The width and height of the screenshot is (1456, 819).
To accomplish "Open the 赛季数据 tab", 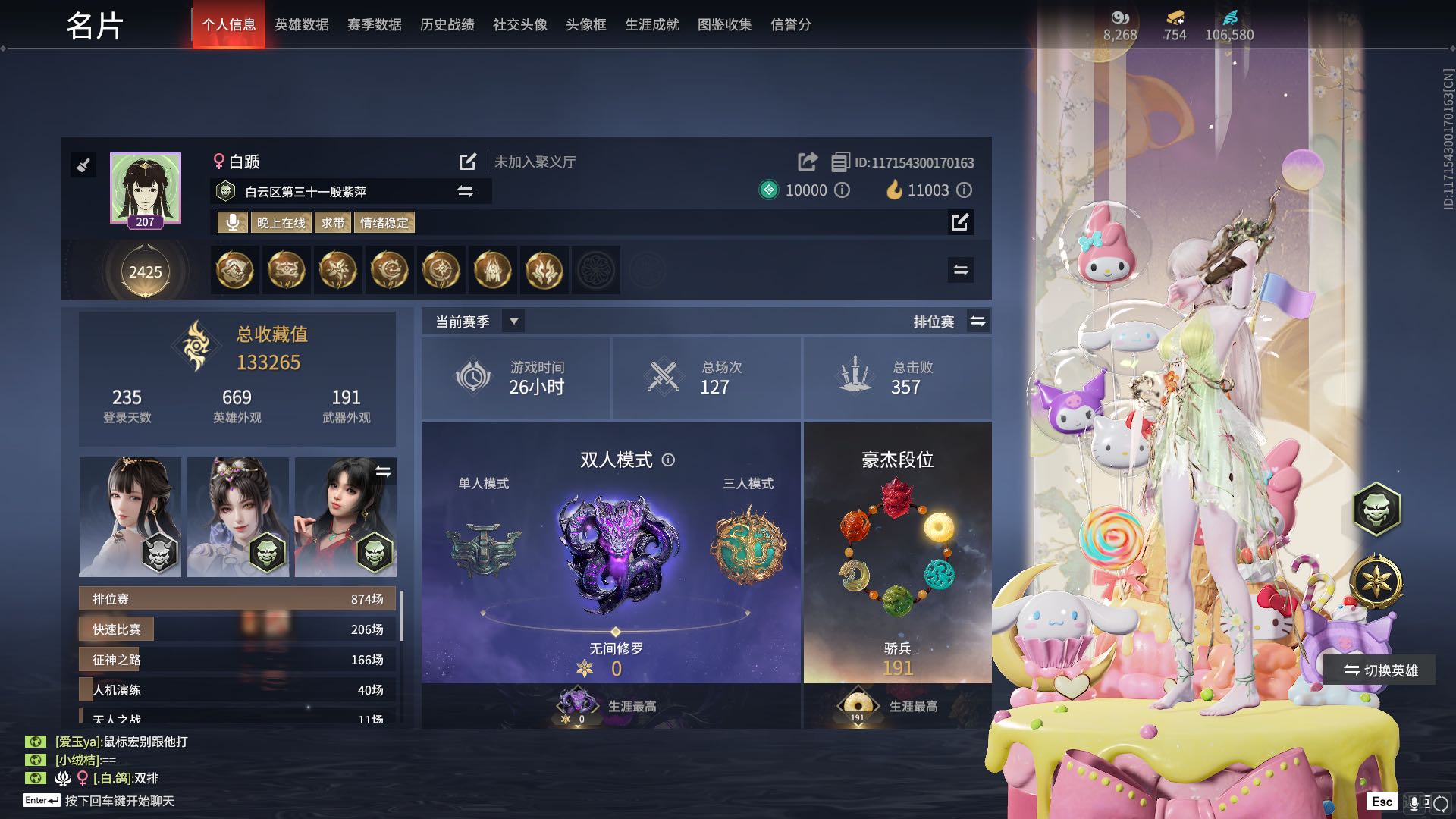I will point(374,25).
